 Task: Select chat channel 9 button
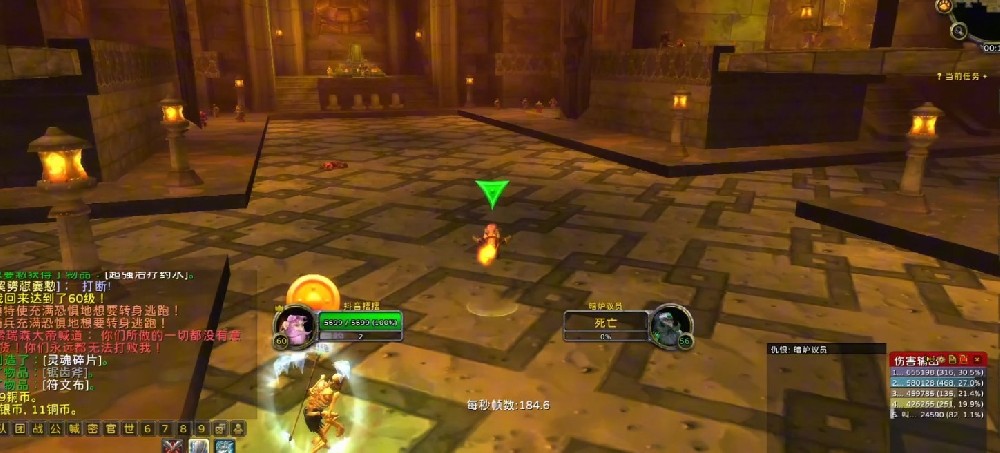199,429
